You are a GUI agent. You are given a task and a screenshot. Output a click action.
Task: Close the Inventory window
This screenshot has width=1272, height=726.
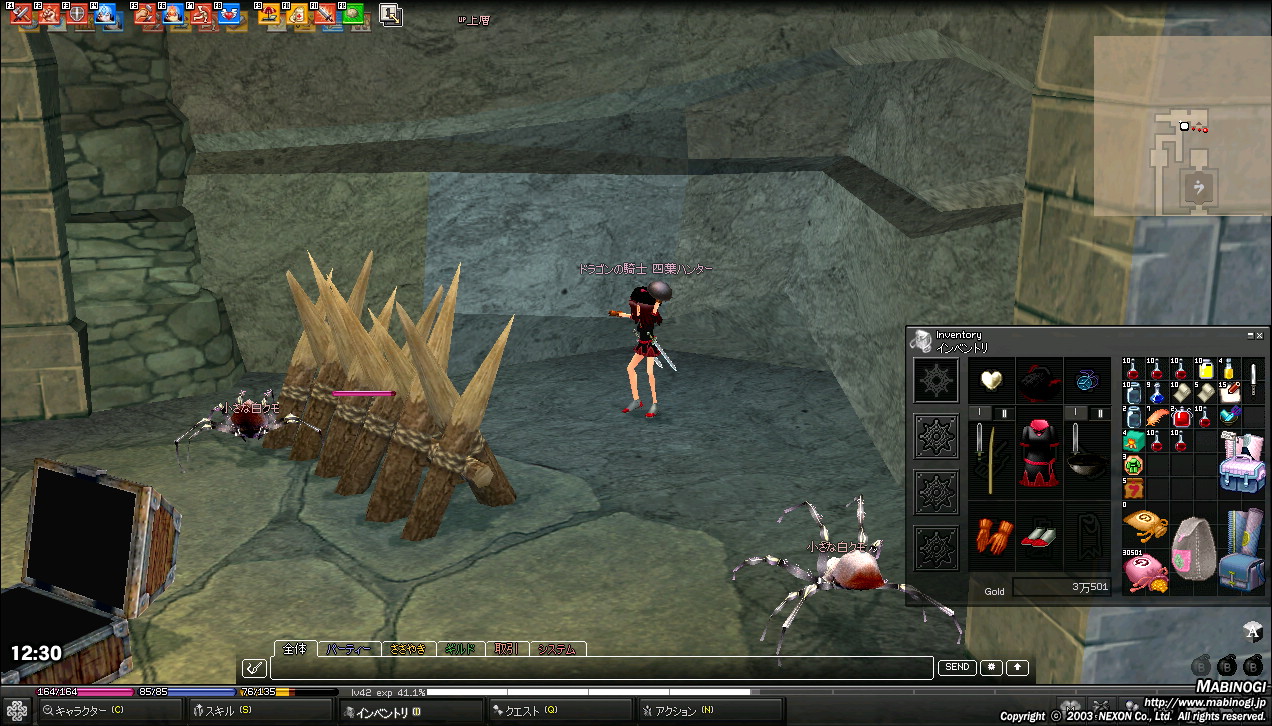pos(1259,336)
